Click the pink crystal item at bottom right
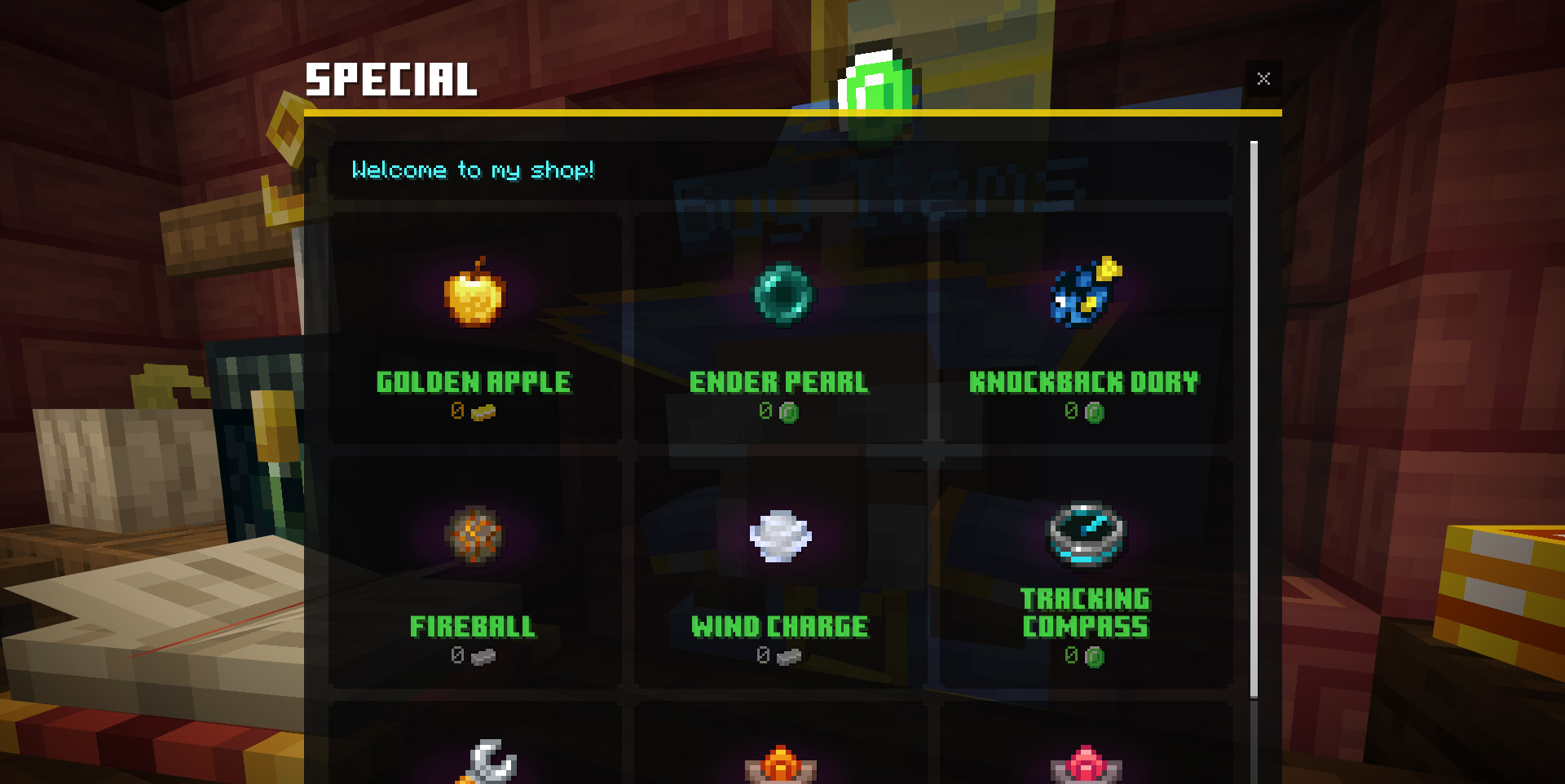The height and width of the screenshot is (784, 1565). point(1084,764)
